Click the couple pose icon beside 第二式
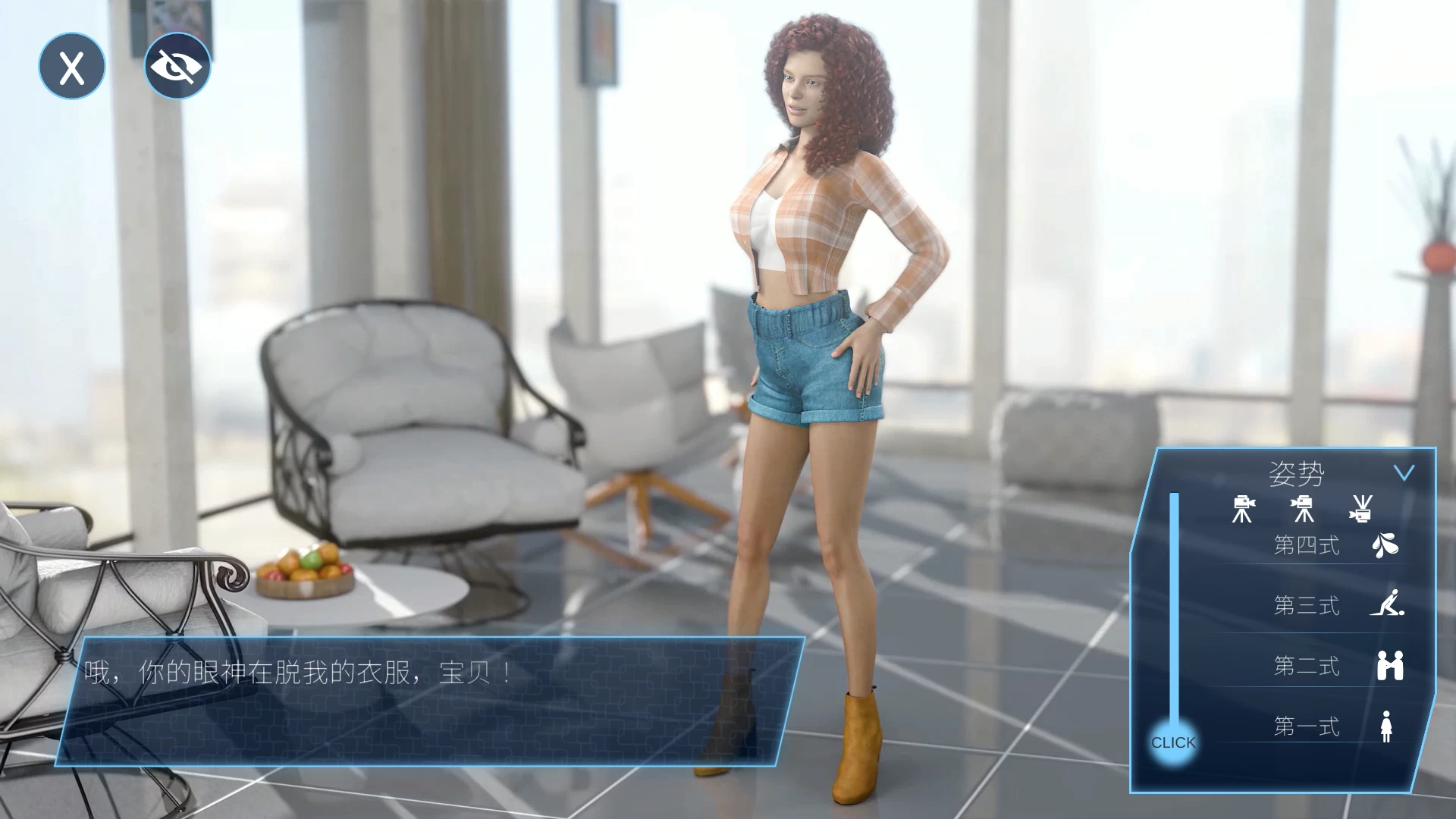 pos(1390,667)
